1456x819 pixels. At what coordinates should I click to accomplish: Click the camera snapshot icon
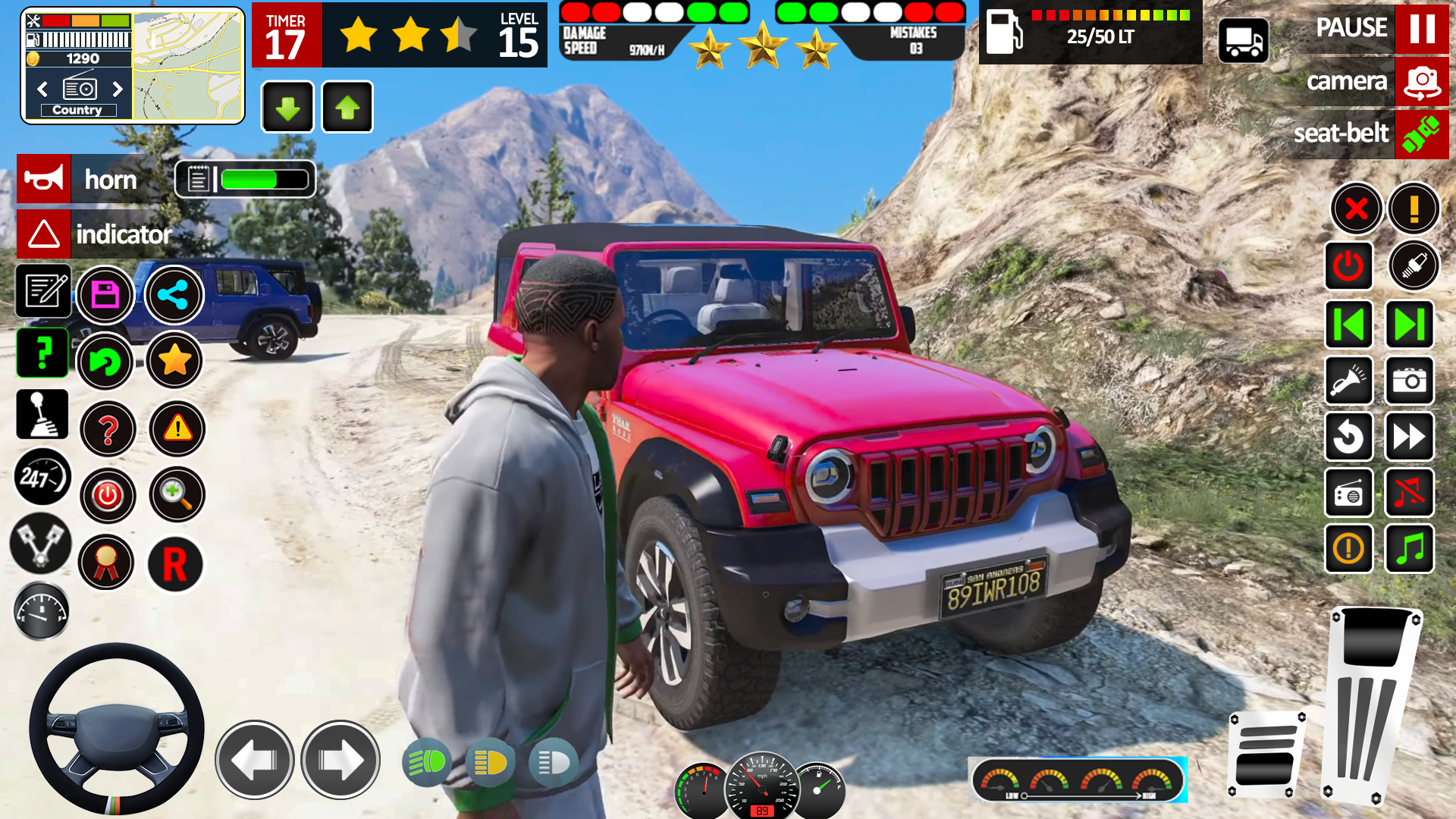tap(1409, 381)
